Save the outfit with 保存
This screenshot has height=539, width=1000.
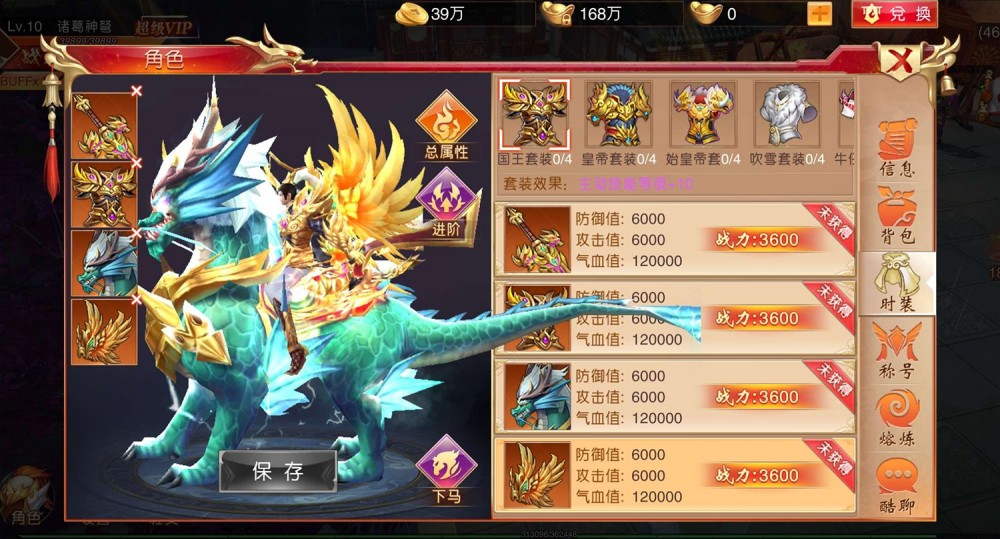click(278, 472)
